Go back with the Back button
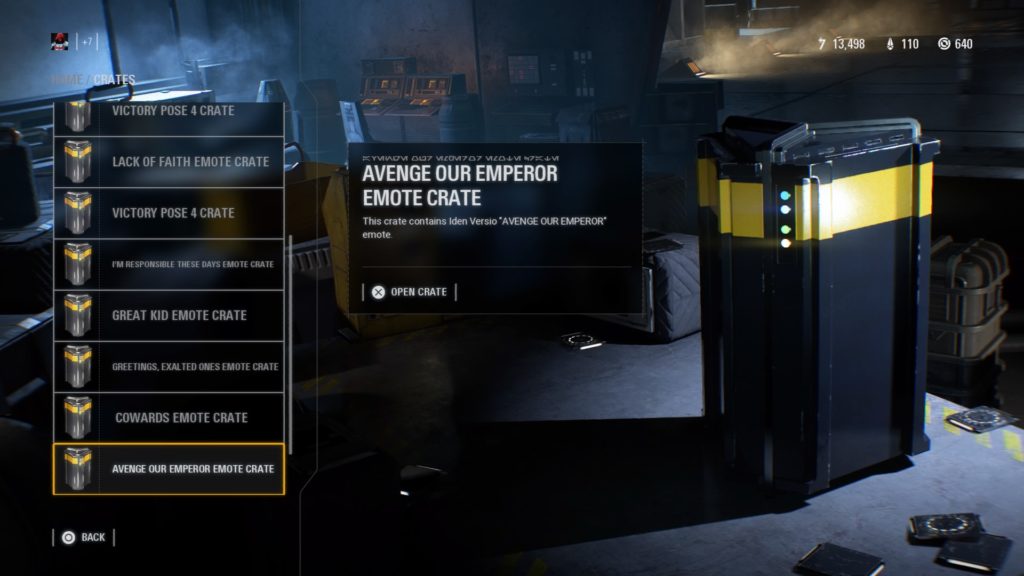Image resolution: width=1024 pixels, height=576 pixels. [83, 537]
